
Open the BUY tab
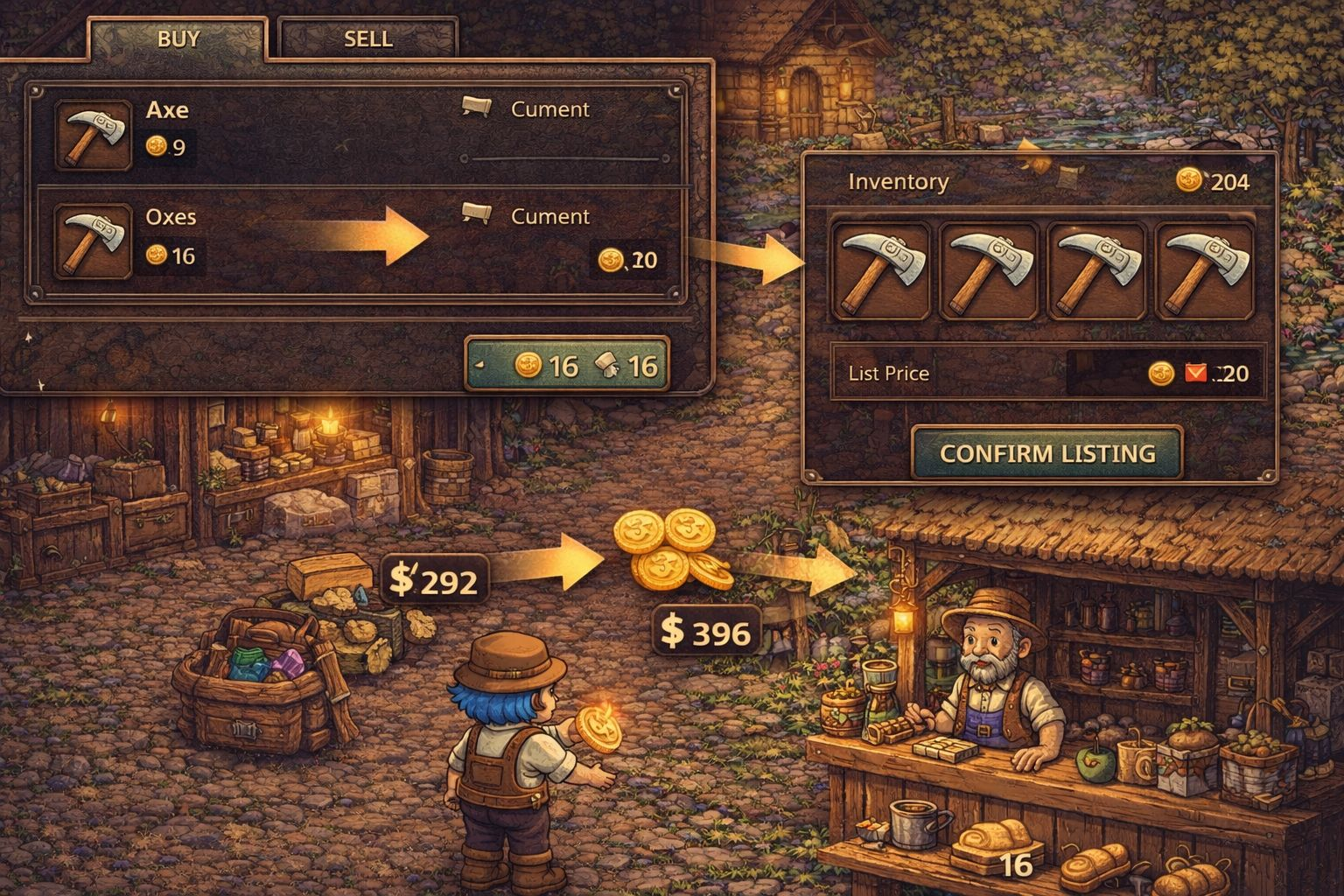coord(178,39)
